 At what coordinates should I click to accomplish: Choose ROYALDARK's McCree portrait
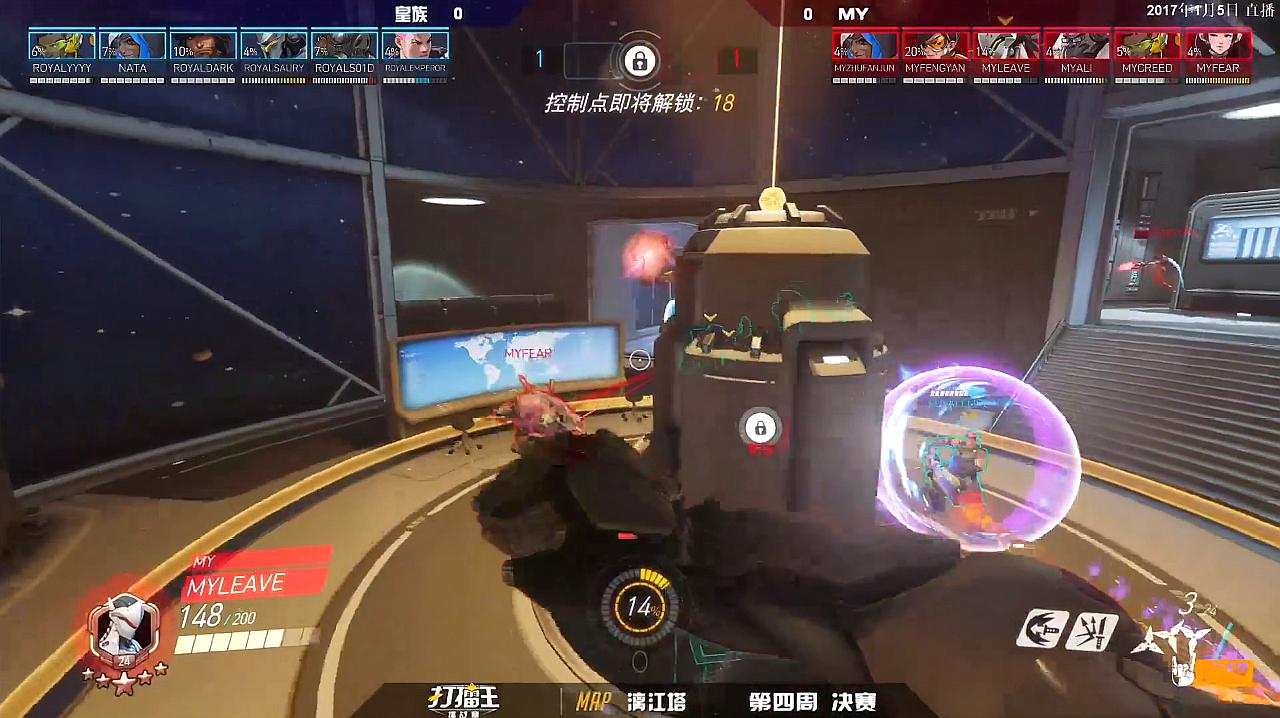pos(203,46)
